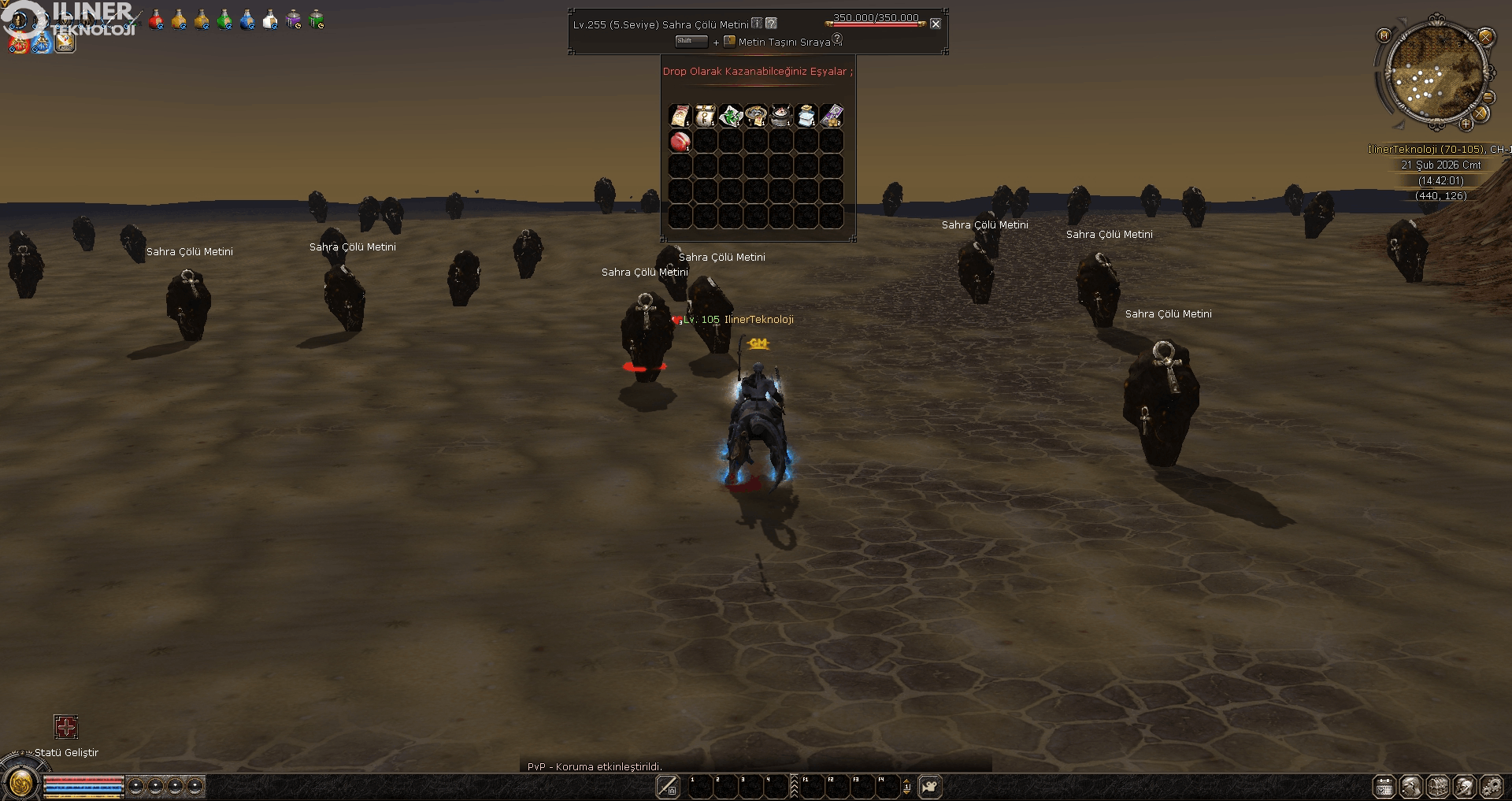The width and height of the screenshot is (1512, 801).
Task: Select the red fruit drop item
Action: coord(680,141)
